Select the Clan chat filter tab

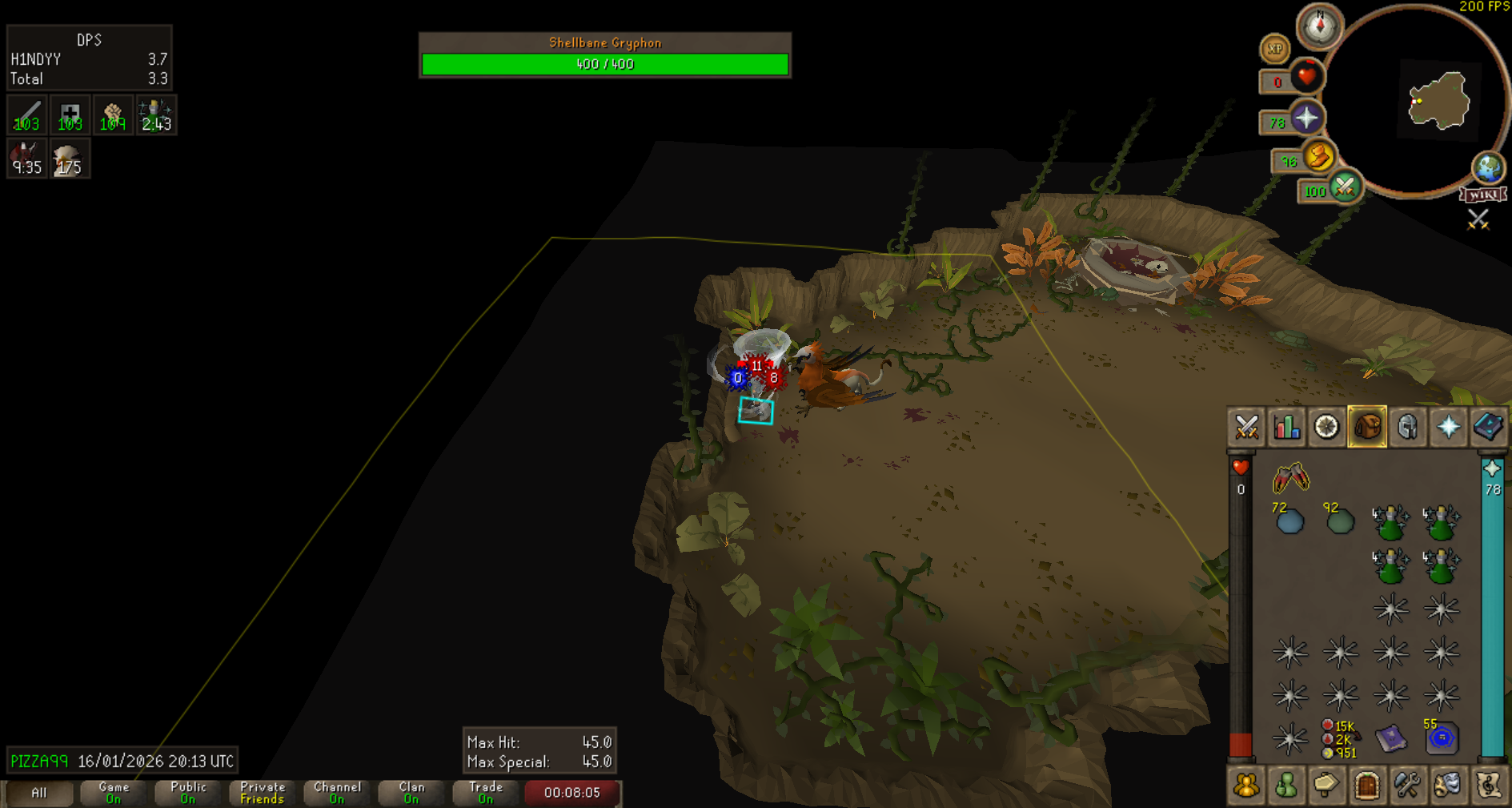[411, 793]
